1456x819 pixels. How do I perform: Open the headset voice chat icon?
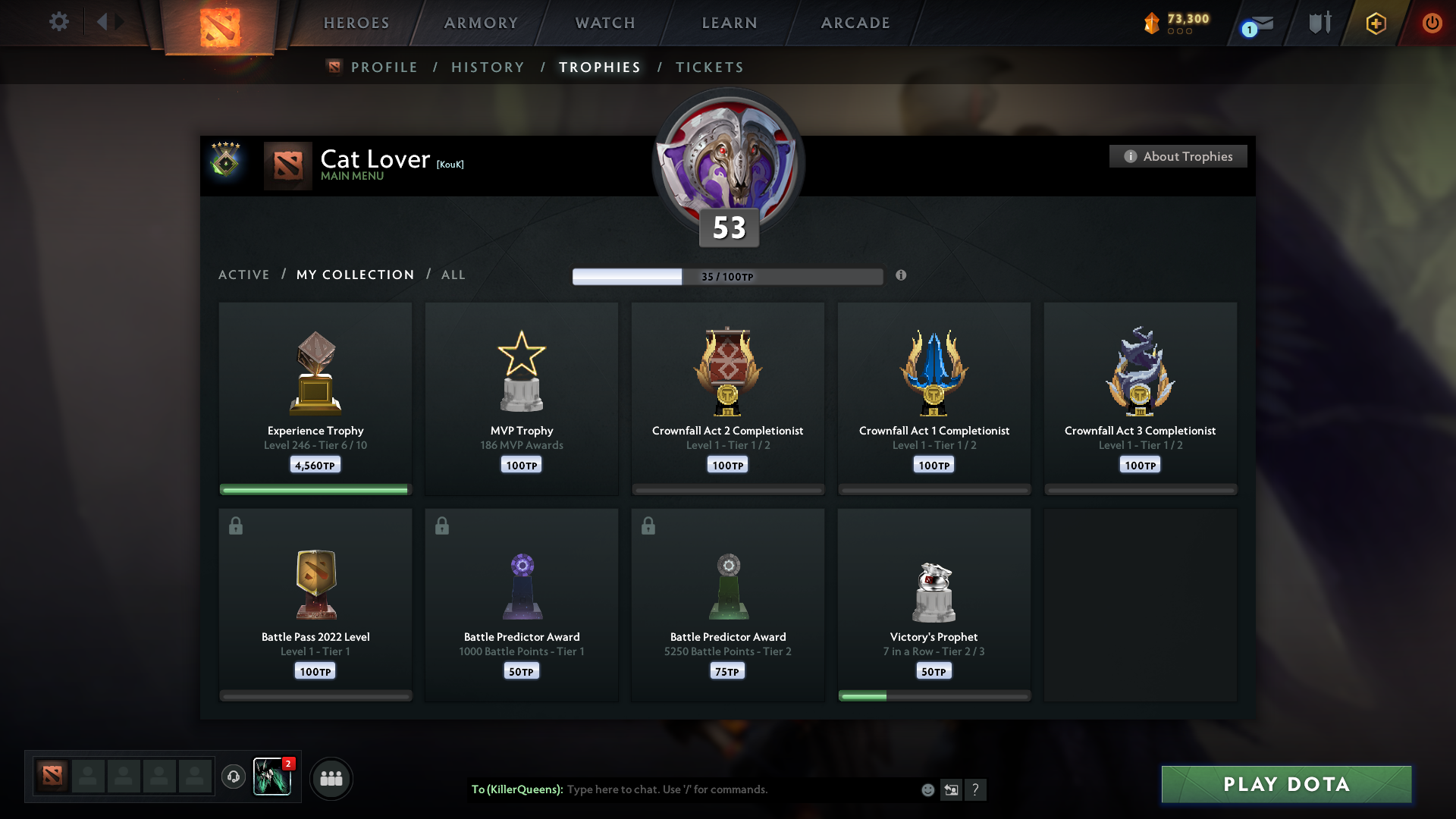234,778
